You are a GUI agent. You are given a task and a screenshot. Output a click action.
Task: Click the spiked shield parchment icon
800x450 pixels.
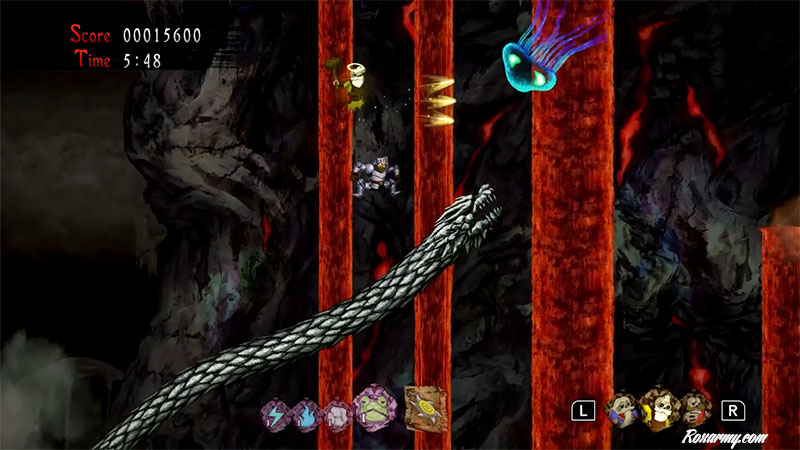425,408
